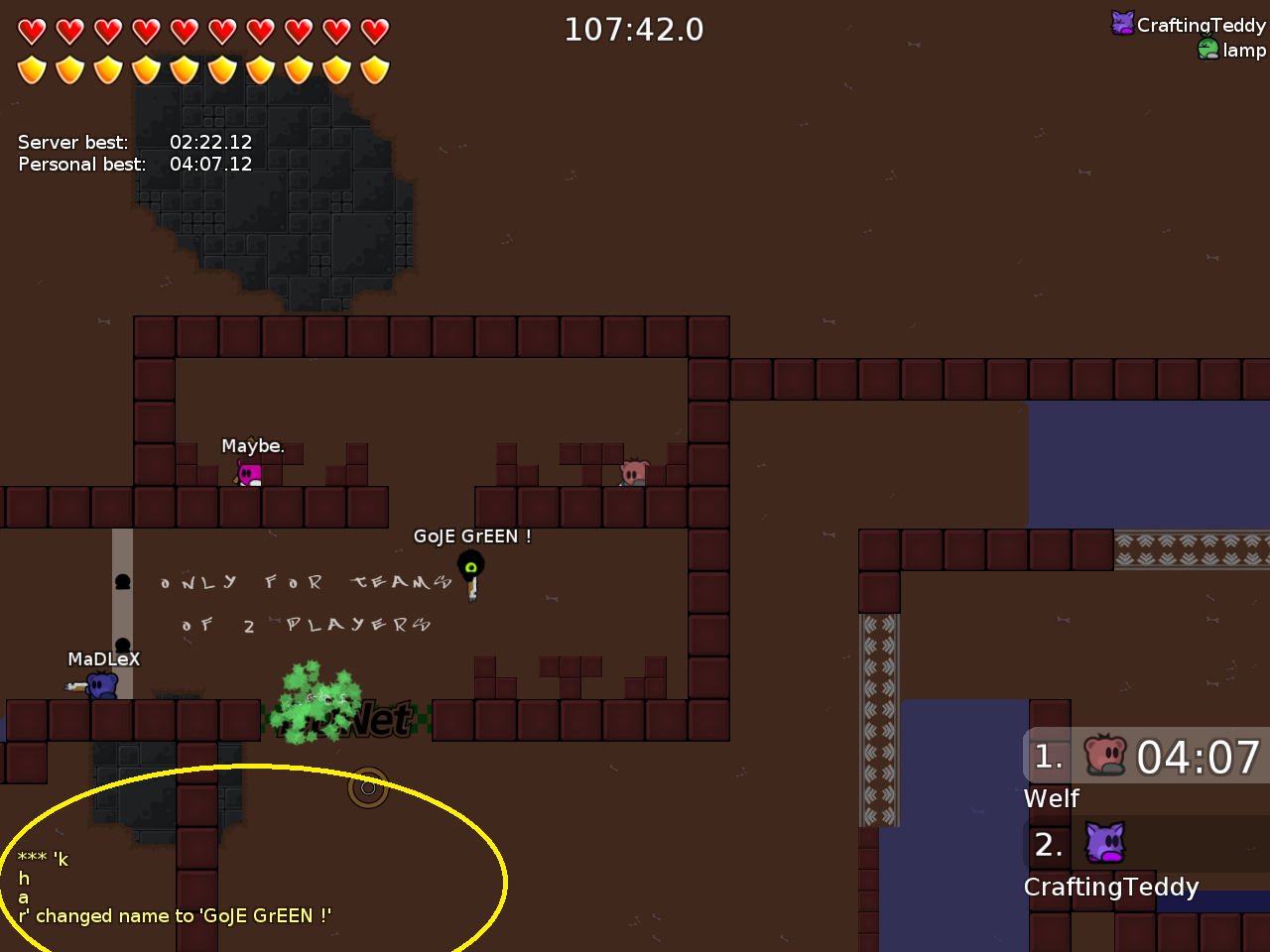Click lamp's green tee avatar below CraftingTeddy
This screenshot has width=1270, height=952.
1207,48
